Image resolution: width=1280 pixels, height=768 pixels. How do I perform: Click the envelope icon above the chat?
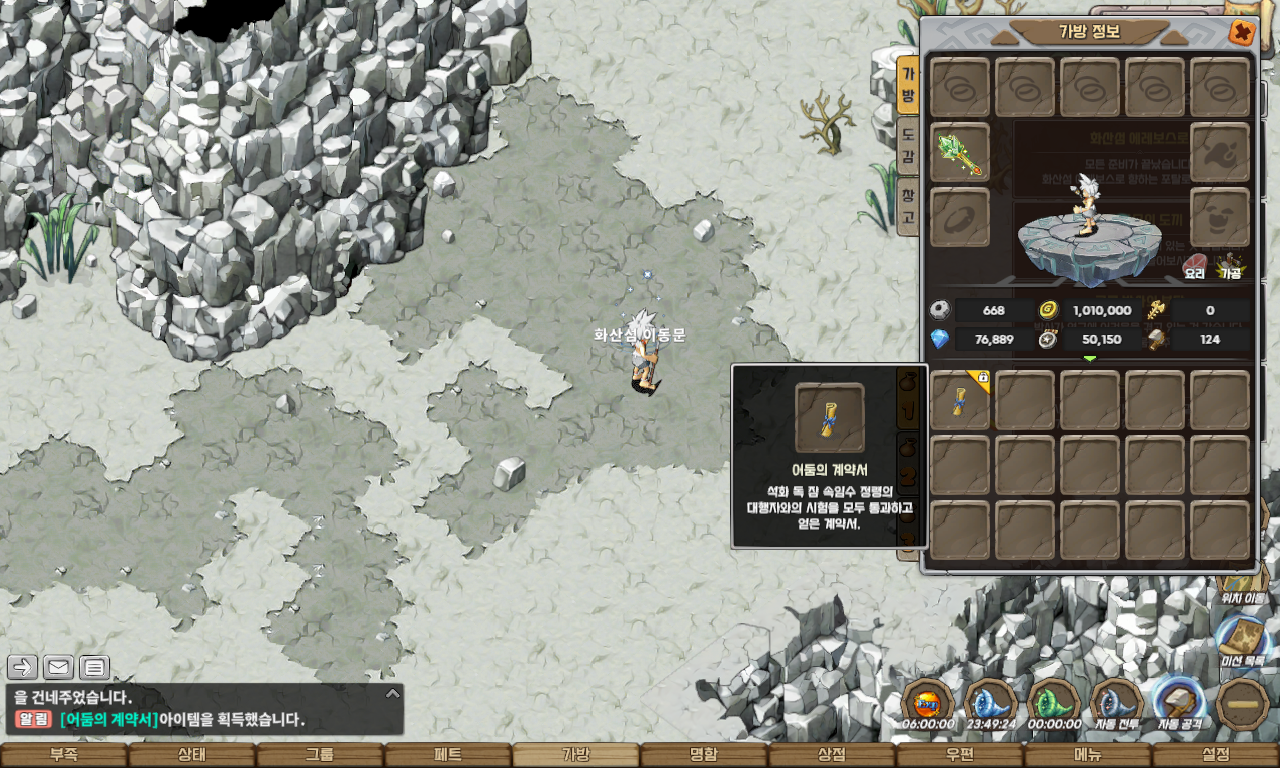[58, 667]
